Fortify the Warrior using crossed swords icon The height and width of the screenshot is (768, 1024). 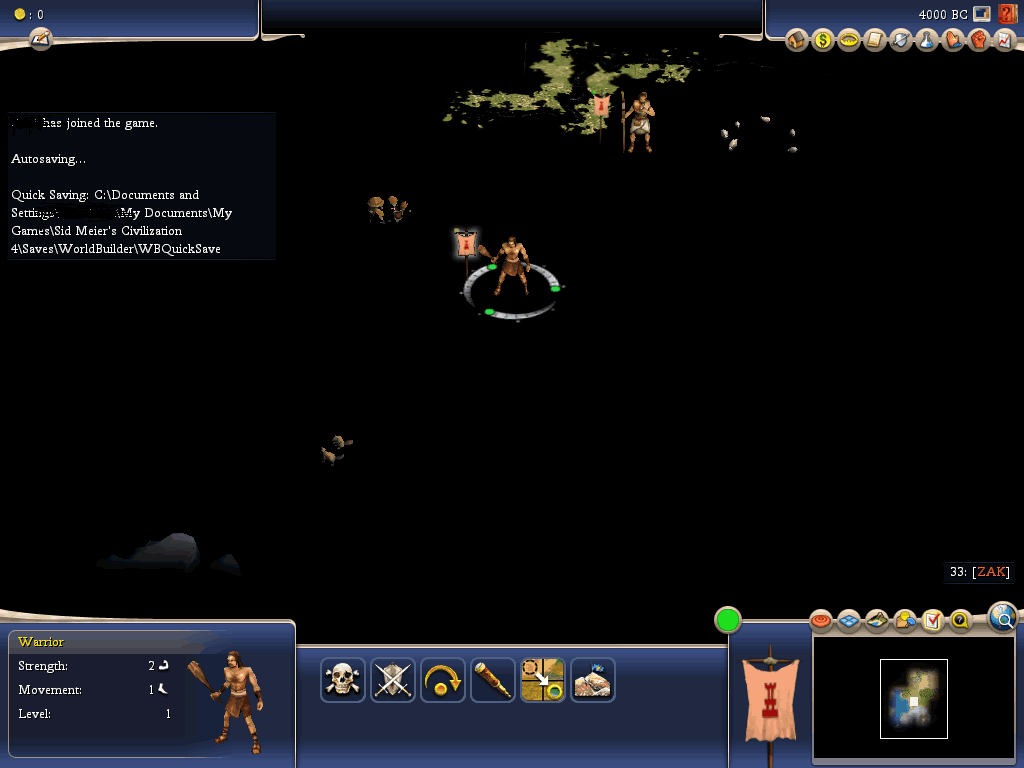click(393, 680)
